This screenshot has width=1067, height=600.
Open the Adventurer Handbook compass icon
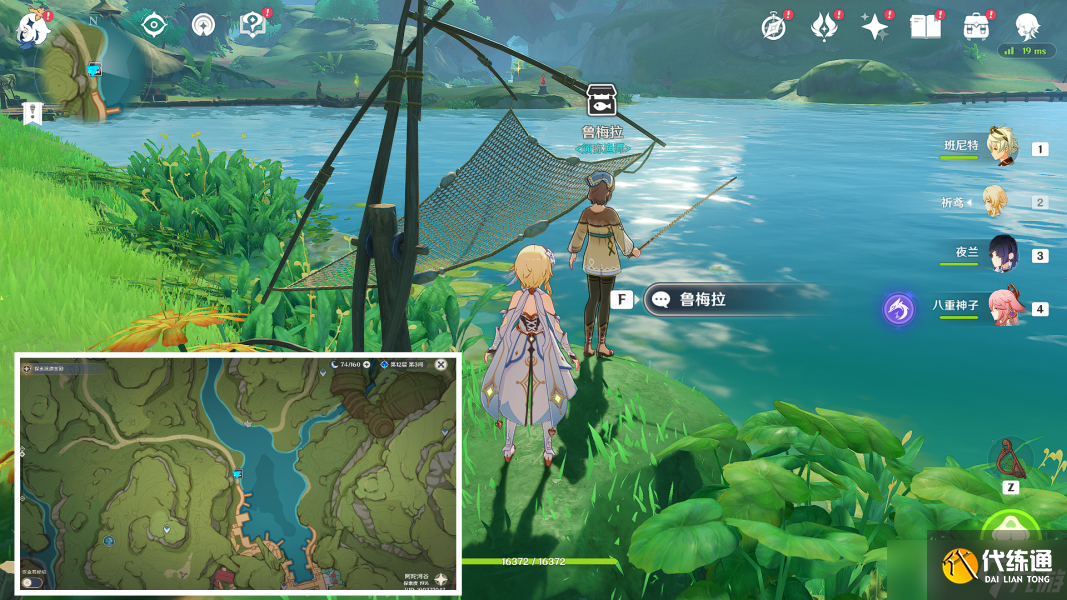tap(773, 27)
